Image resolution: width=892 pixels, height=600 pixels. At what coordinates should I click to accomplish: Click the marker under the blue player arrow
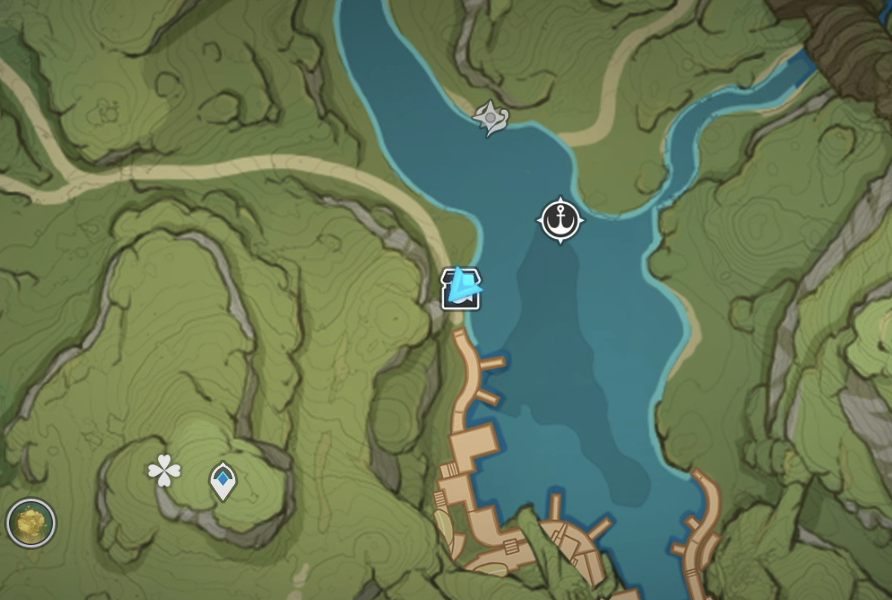click(459, 290)
